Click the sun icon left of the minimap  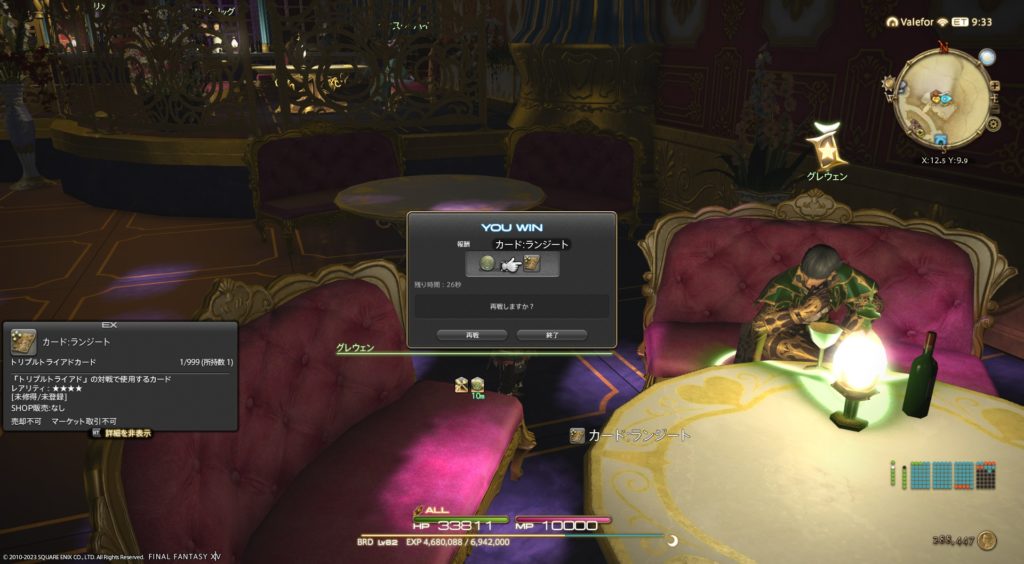(887, 84)
